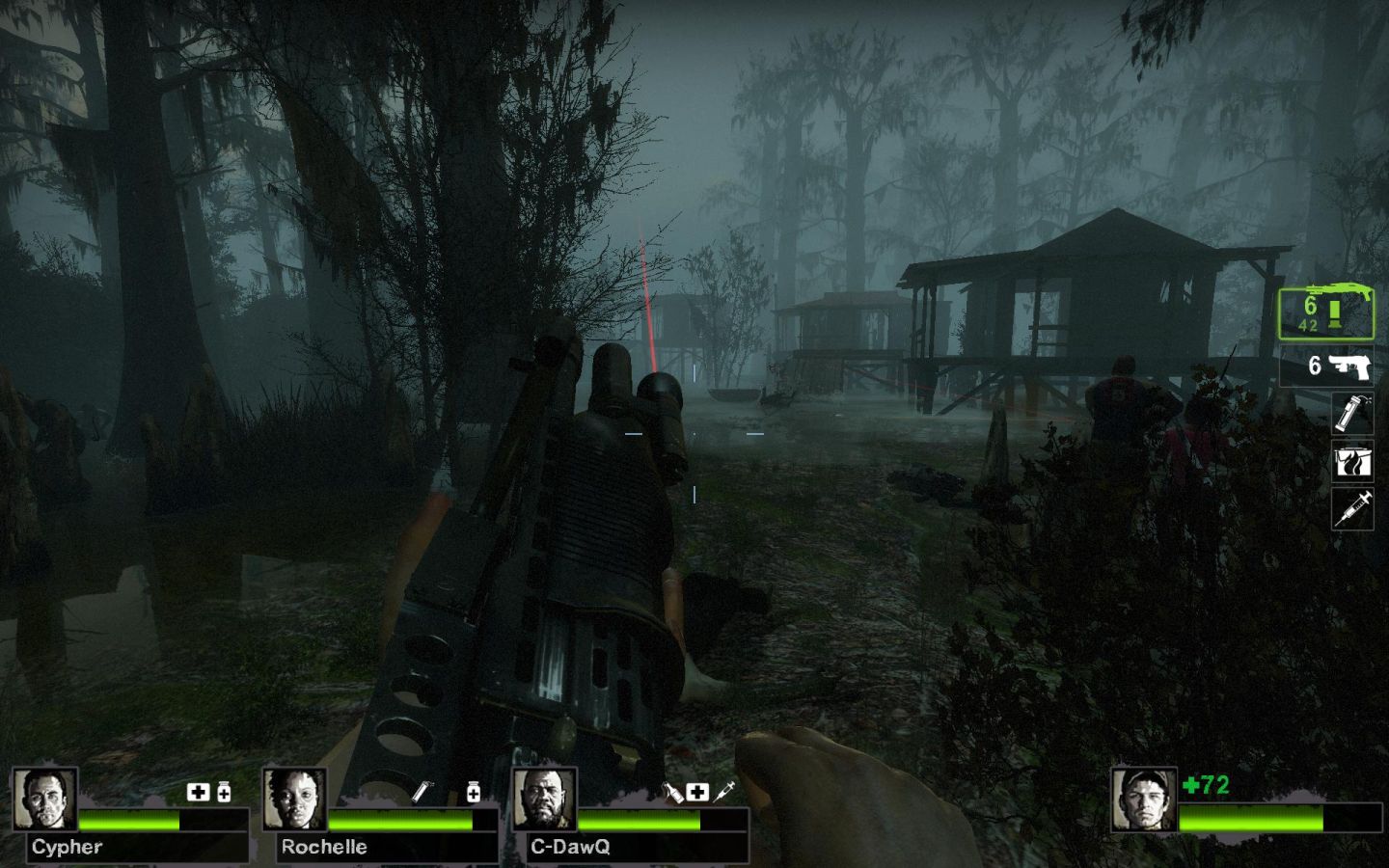Click Cypher's teammate portrait

[44, 800]
